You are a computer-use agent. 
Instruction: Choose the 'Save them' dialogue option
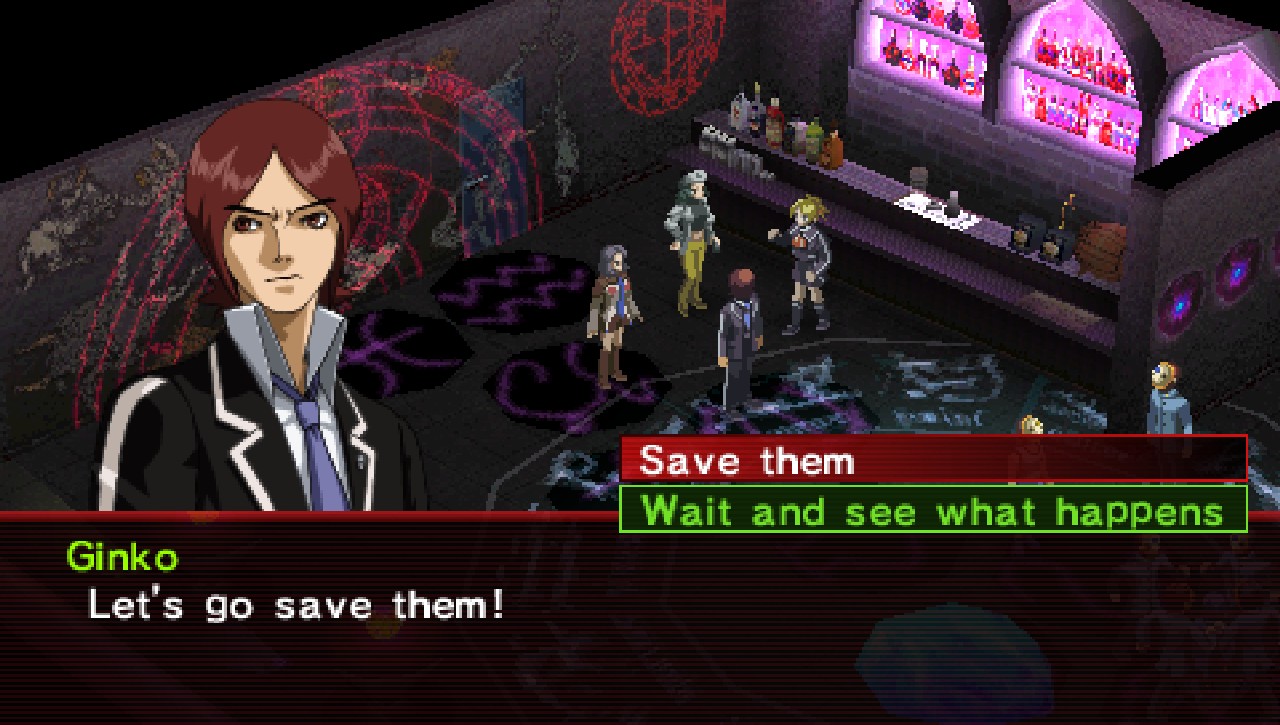coord(933,460)
